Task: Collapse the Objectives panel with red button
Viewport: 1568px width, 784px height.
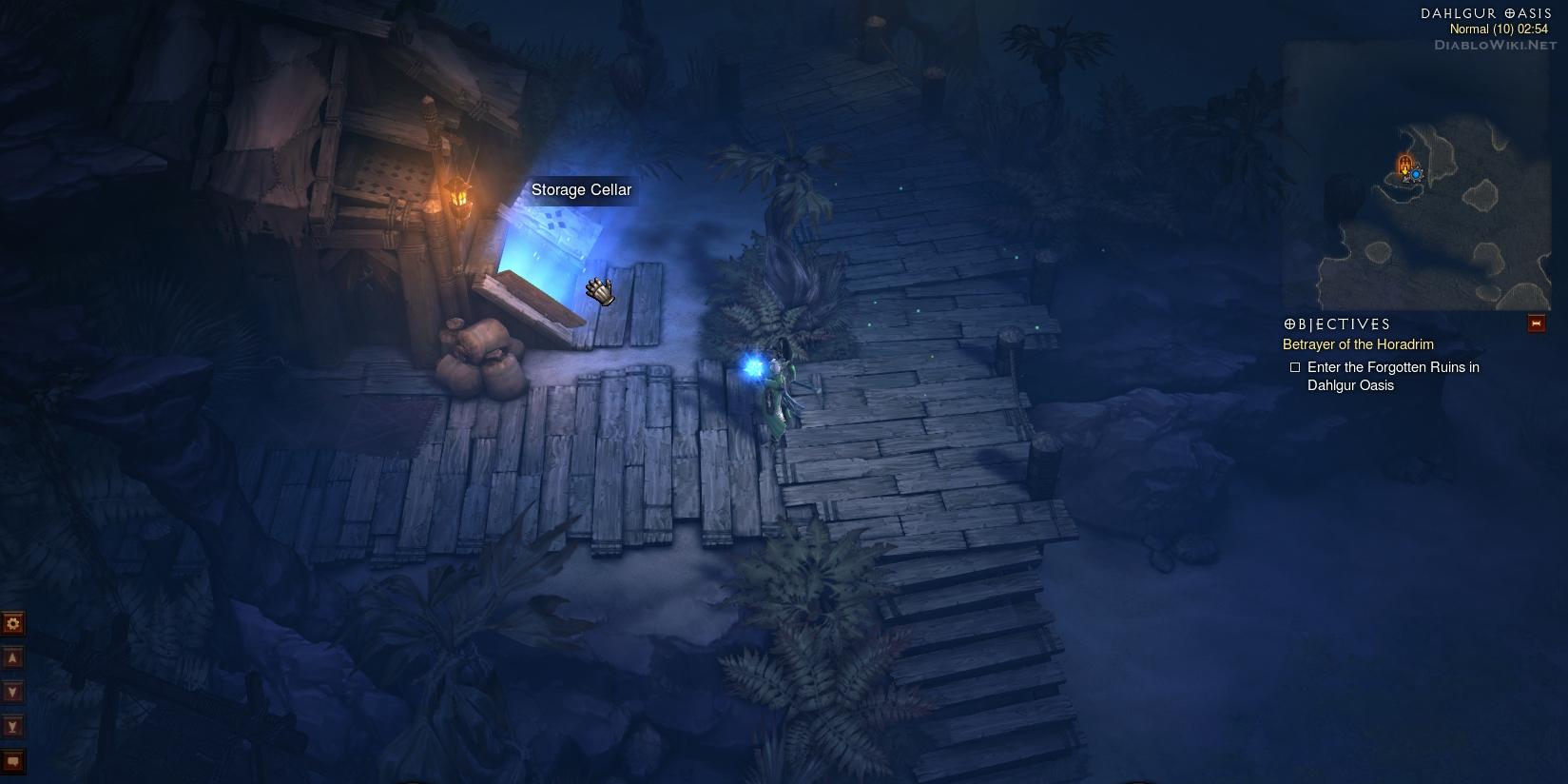Action: point(1536,324)
